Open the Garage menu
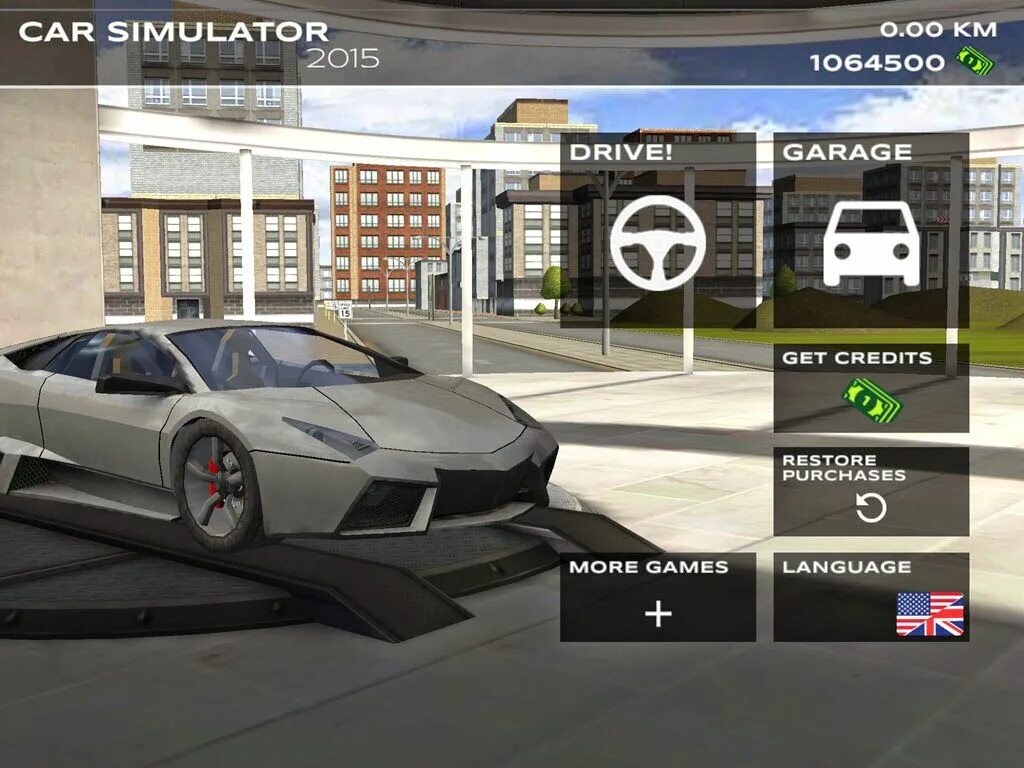The width and height of the screenshot is (1024, 768). click(870, 231)
